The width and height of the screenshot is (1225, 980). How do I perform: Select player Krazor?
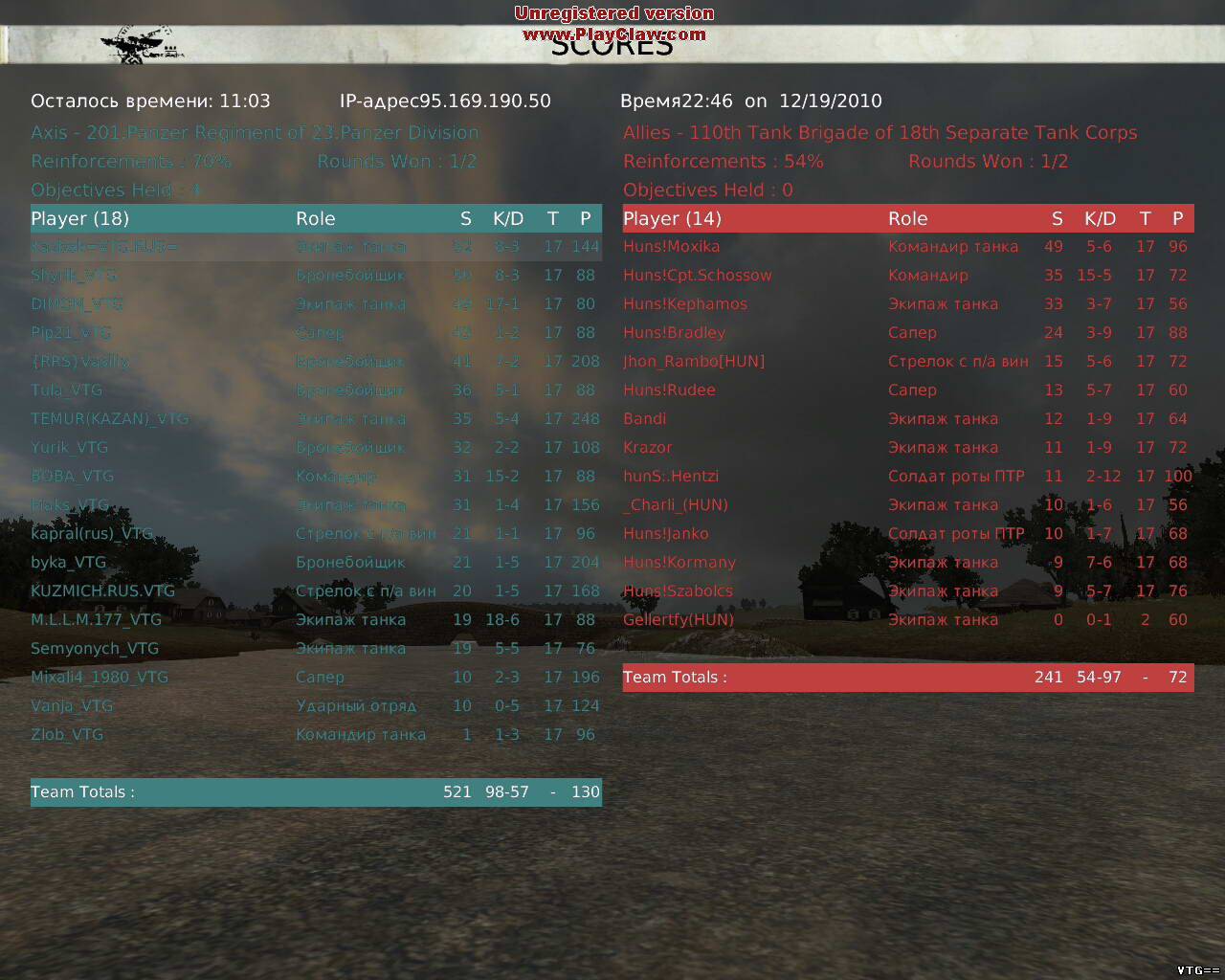648,448
